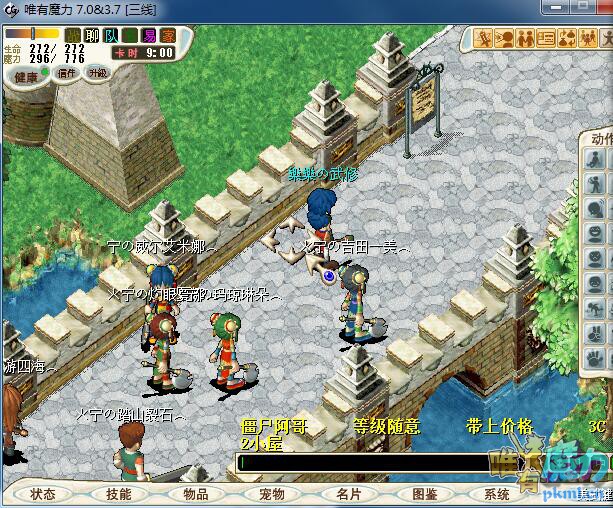Open the 信件 mail button

(x=67, y=73)
